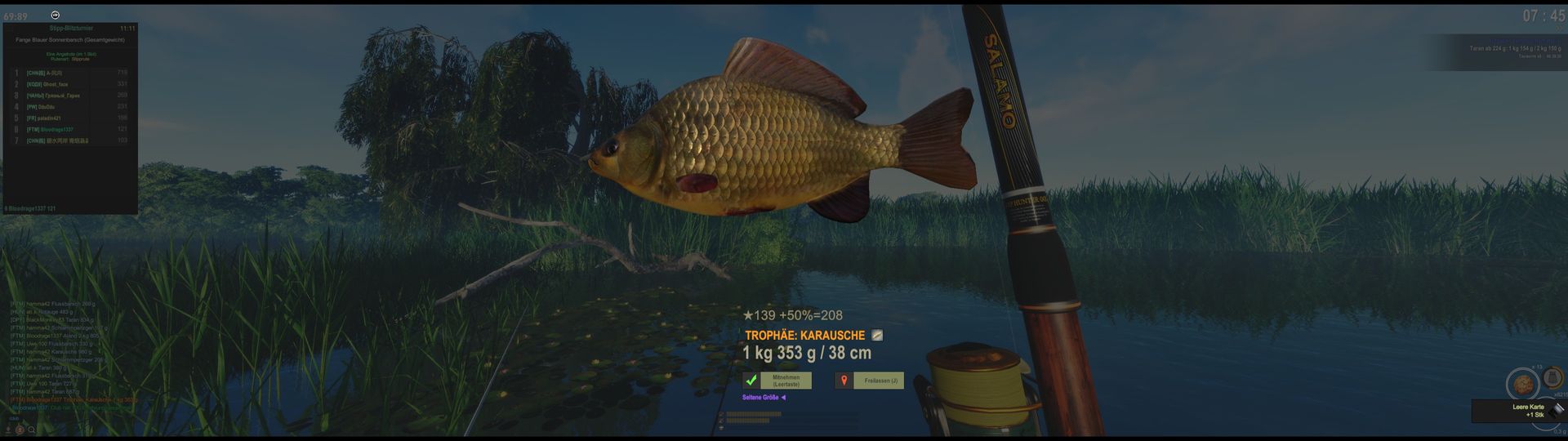Select the keepnet slot beside the bait

pos(1553,378)
